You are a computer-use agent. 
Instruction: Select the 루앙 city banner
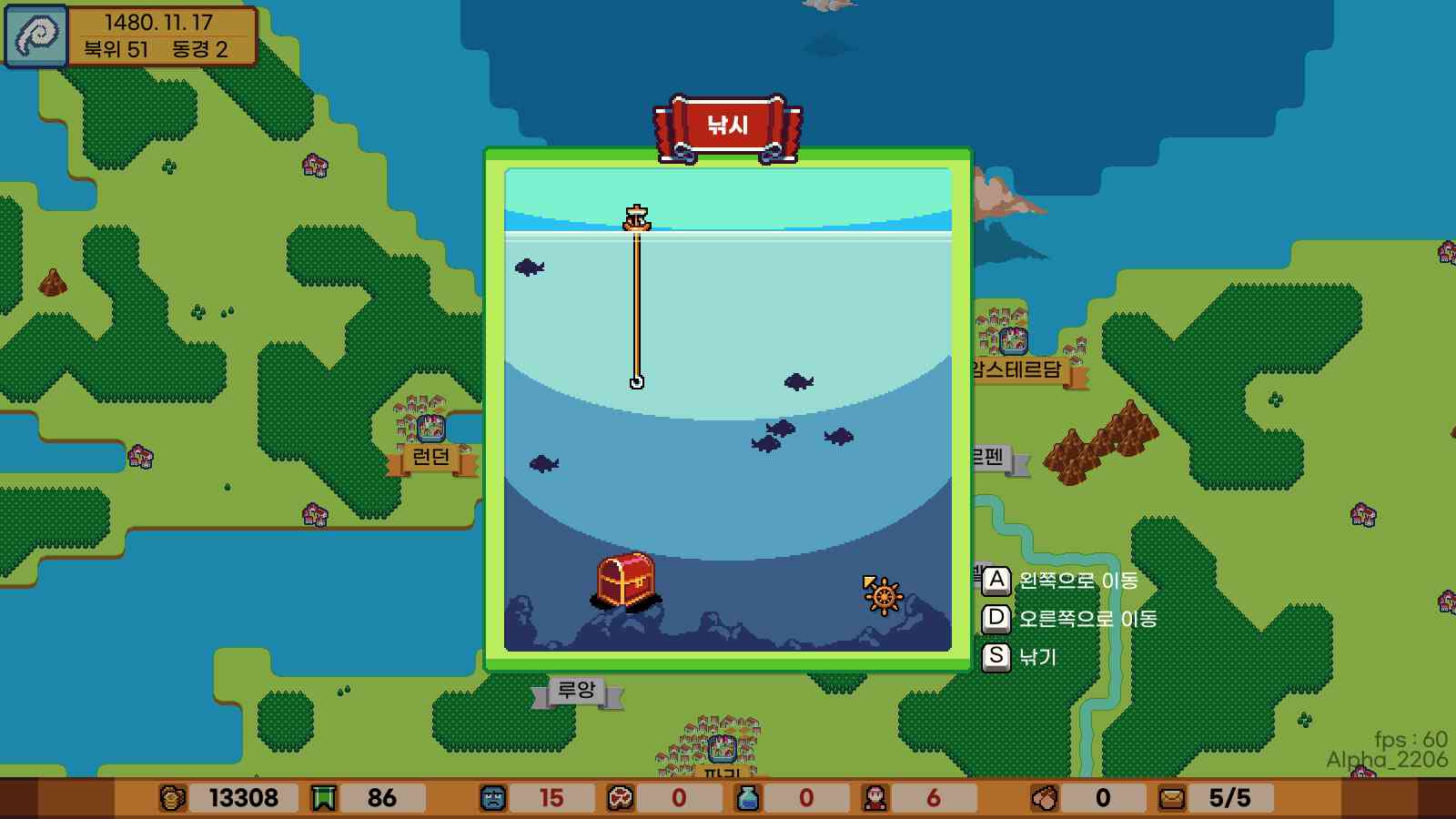(x=577, y=688)
